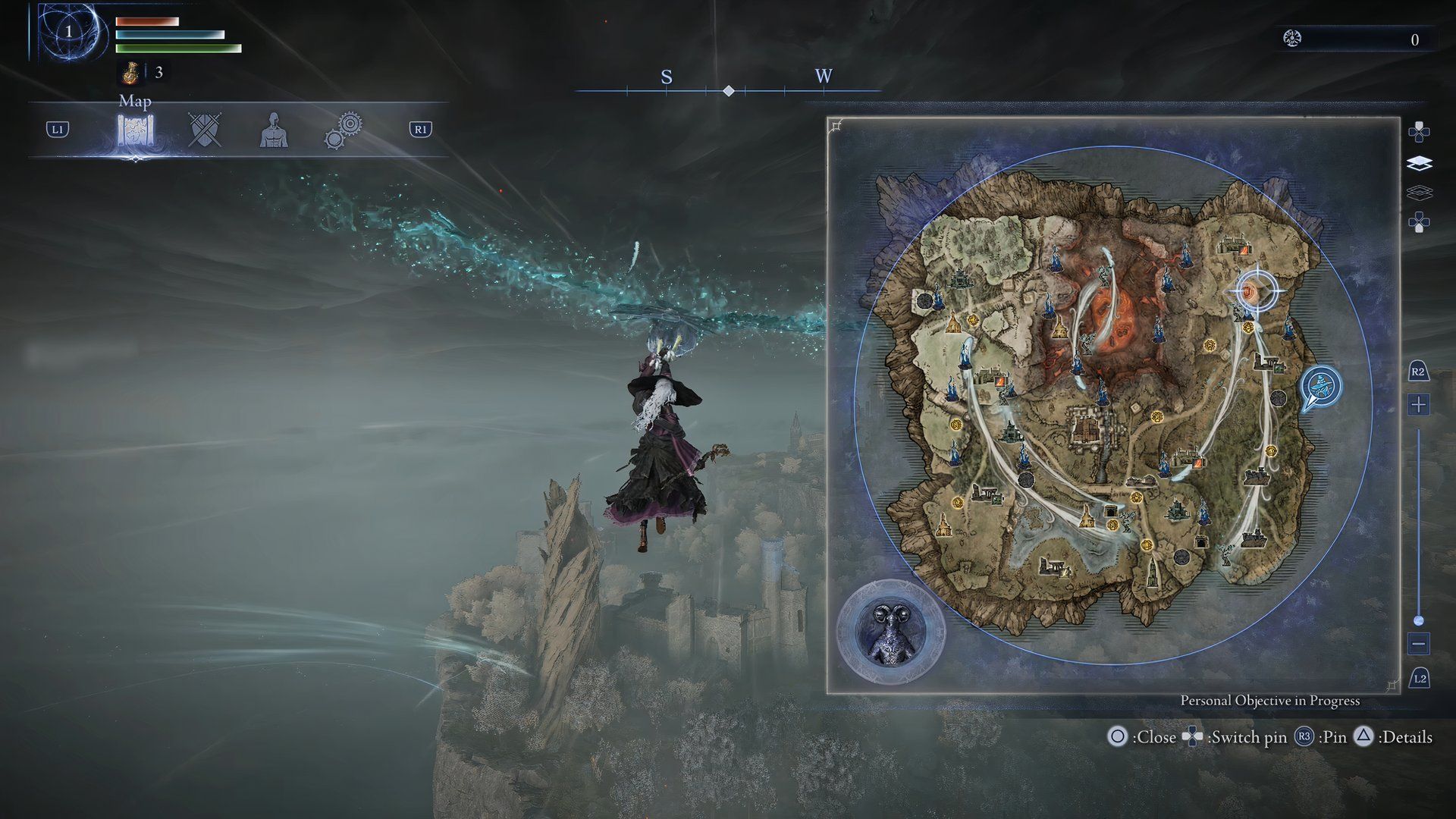Select the Map tab icon
Screen dimensions: 1456x819
click(x=136, y=130)
